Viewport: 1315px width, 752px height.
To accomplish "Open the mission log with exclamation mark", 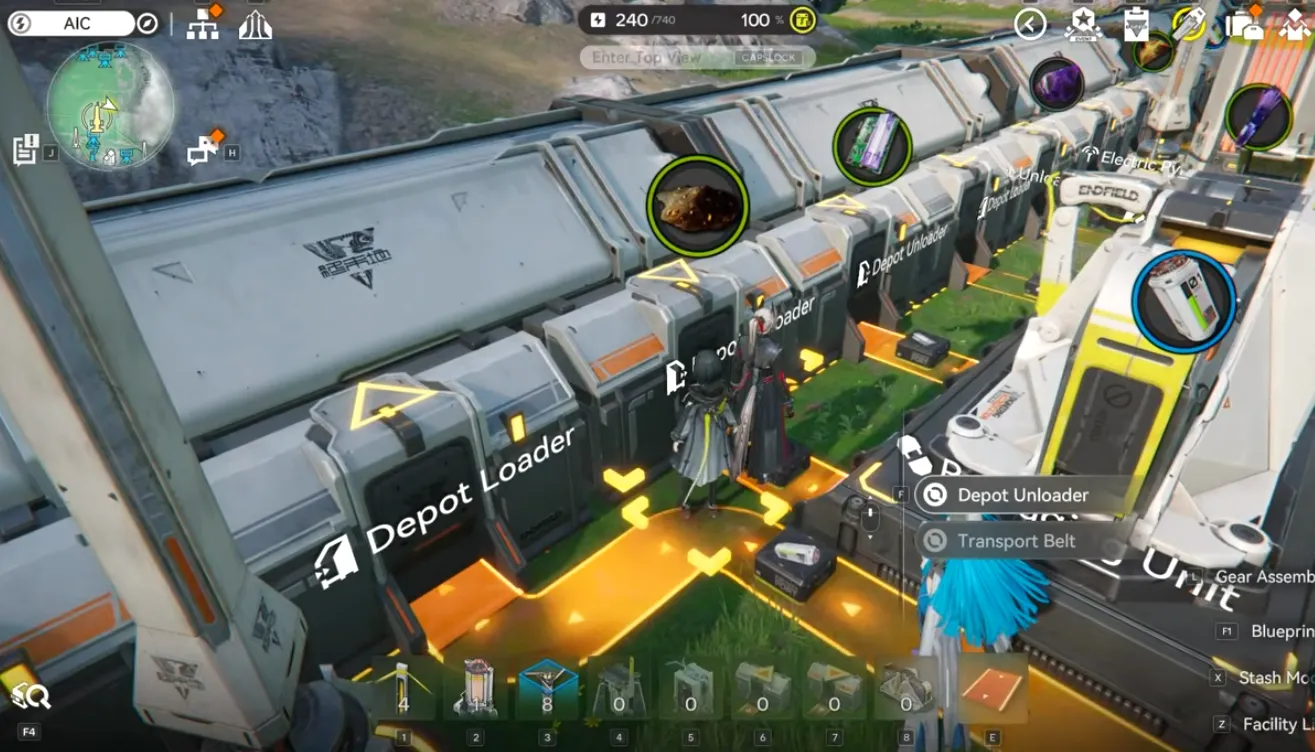I will click(x=26, y=149).
